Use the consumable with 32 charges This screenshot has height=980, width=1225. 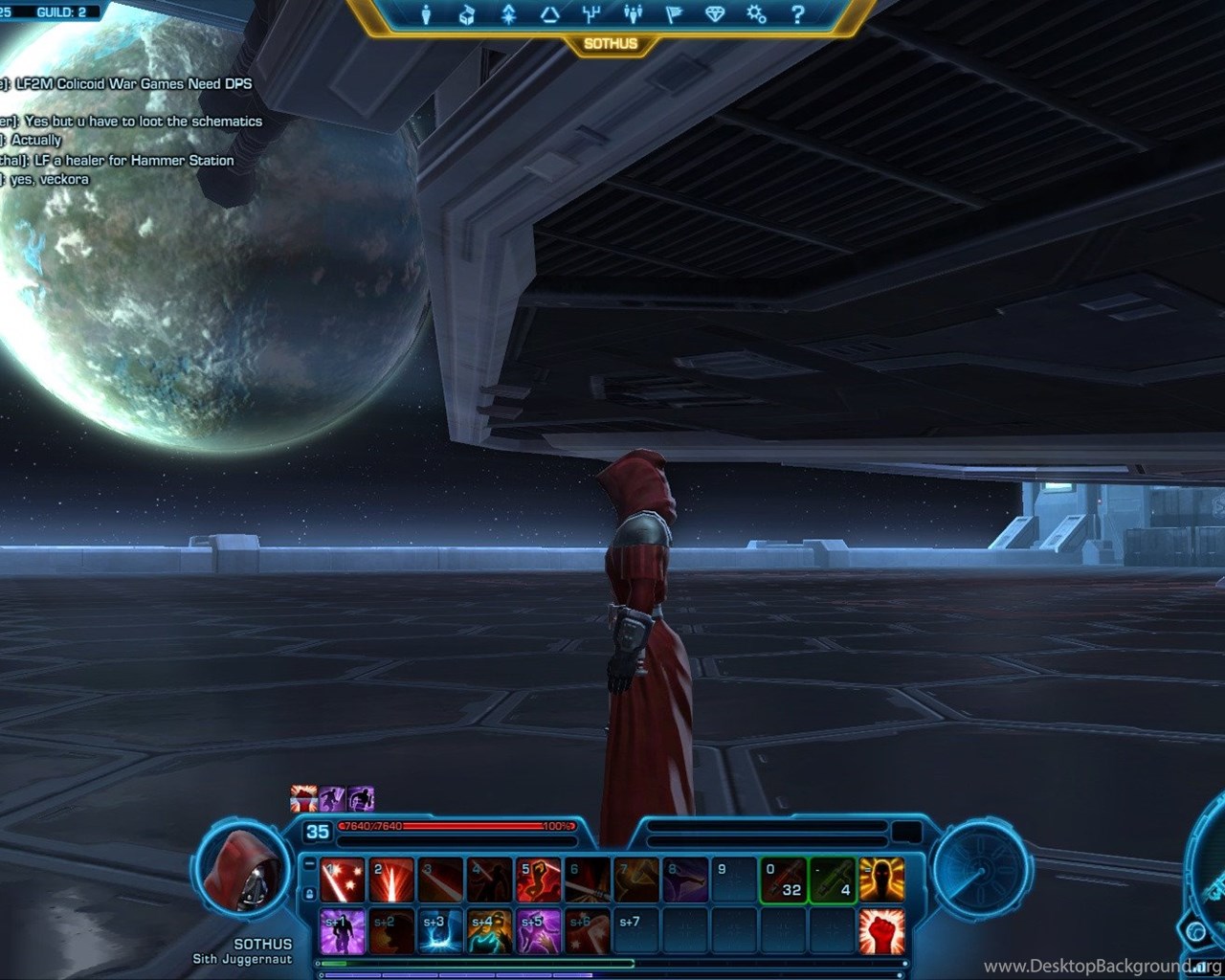pos(784,880)
